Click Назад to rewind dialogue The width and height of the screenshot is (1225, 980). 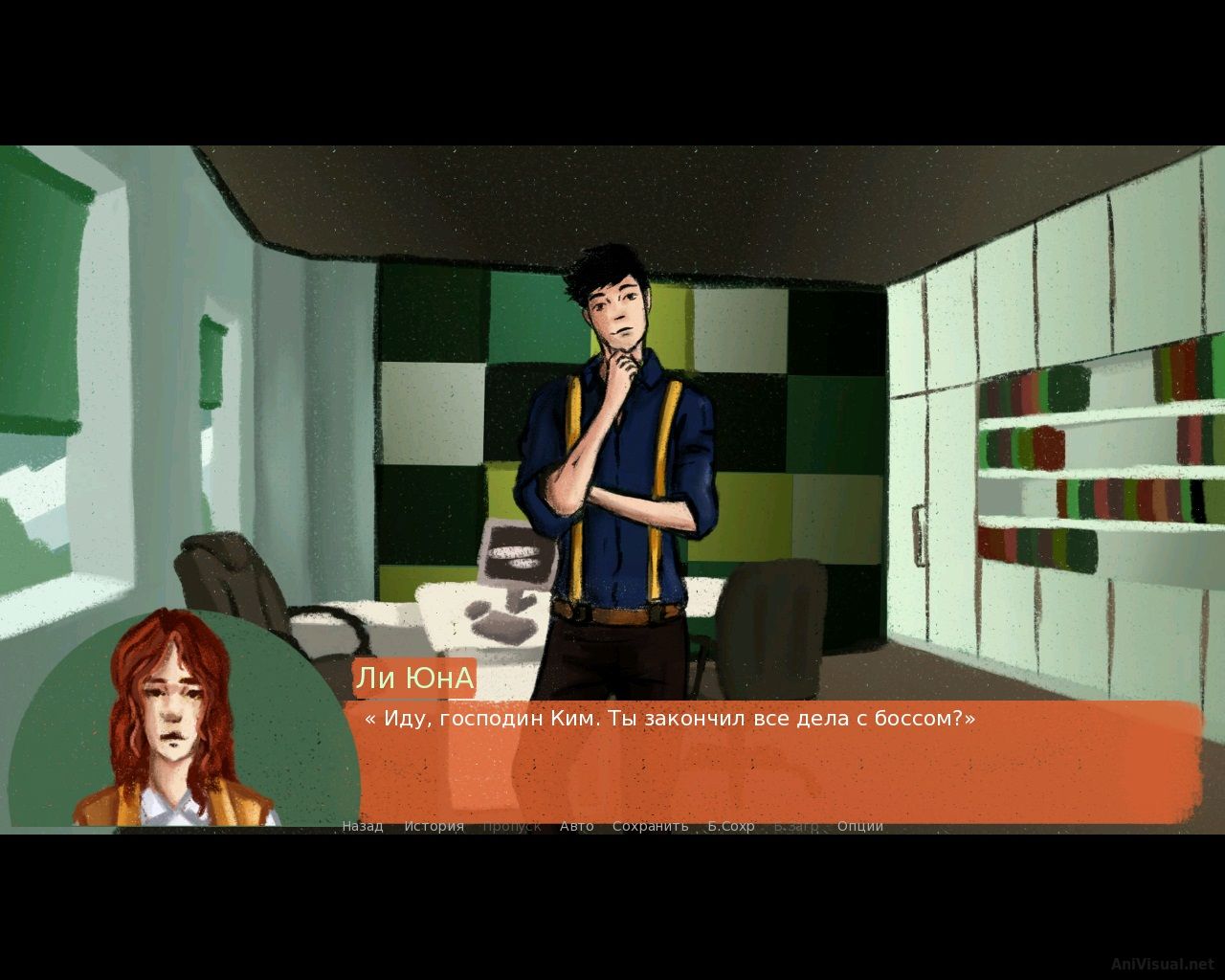point(362,825)
